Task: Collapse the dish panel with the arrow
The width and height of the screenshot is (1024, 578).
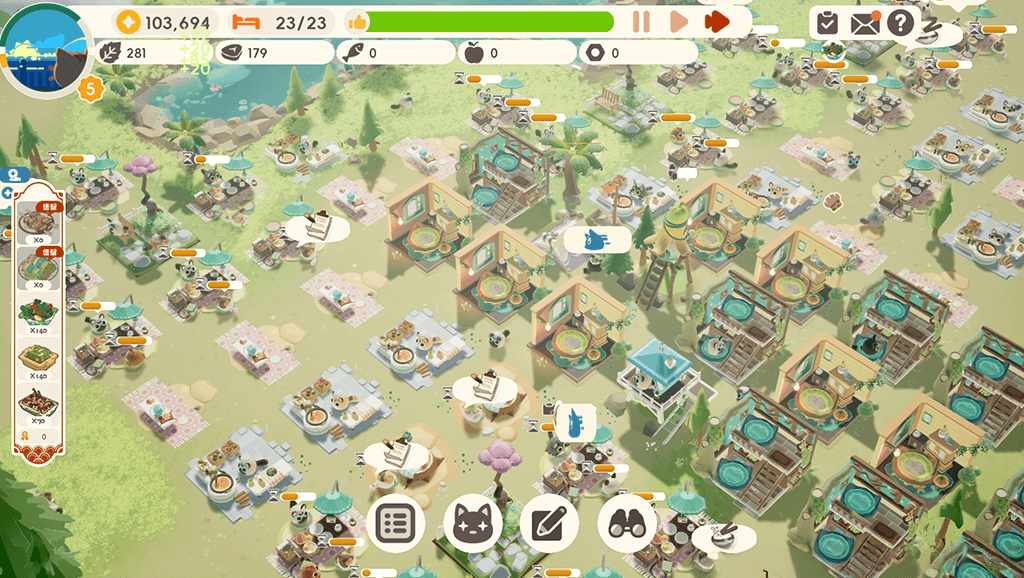Action: pos(9,193)
